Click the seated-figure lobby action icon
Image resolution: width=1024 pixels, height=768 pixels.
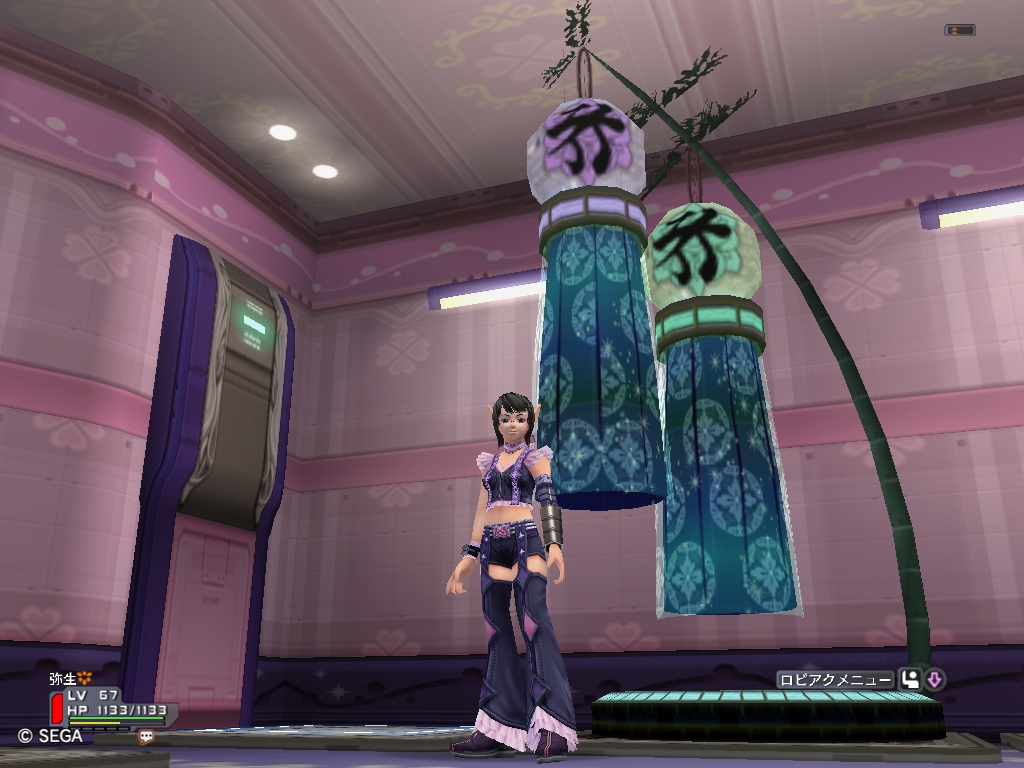(x=910, y=680)
